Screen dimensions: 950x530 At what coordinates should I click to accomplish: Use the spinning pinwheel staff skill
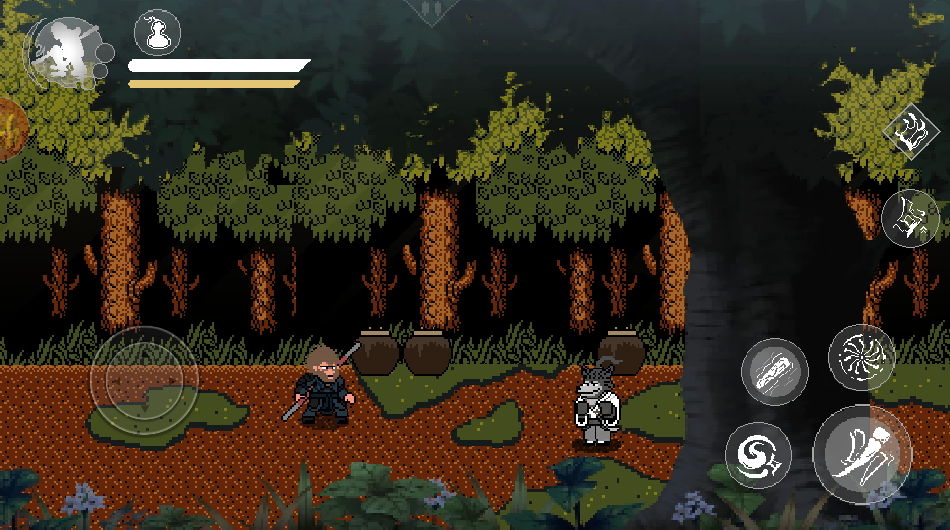[861, 357]
